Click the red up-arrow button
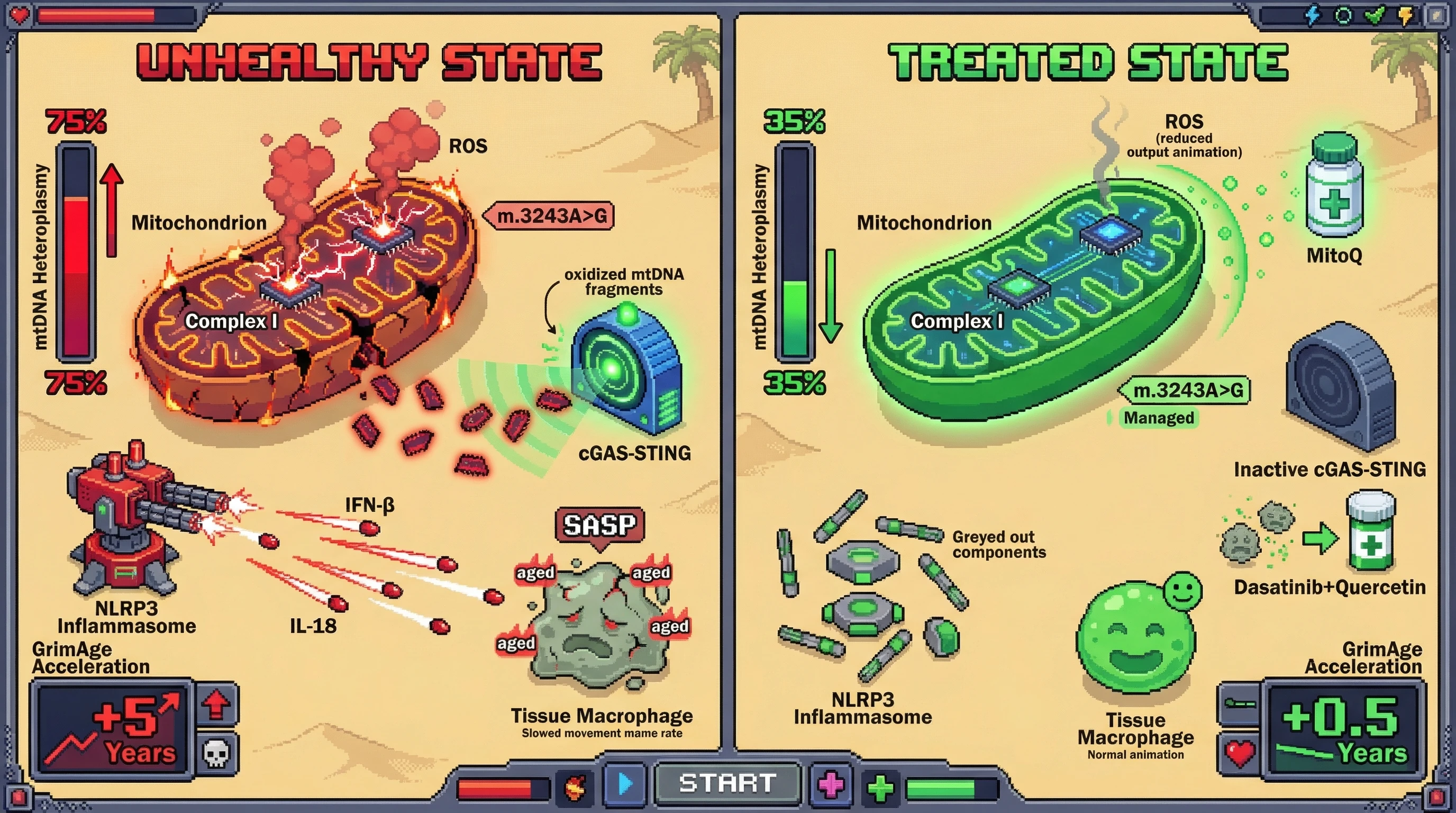 (216, 704)
